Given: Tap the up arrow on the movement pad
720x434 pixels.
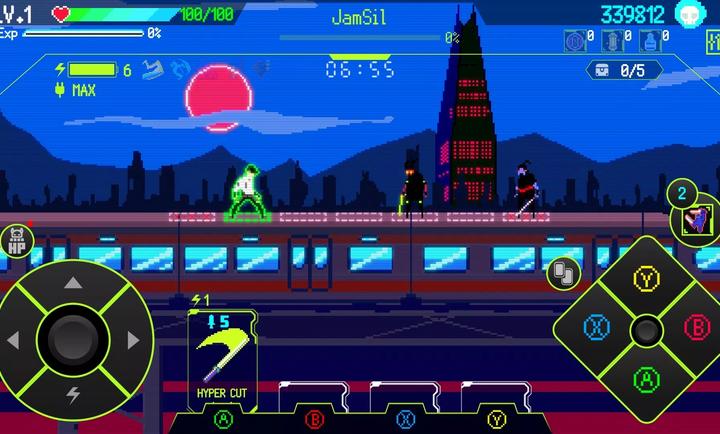Looking at the screenshot, I should click(x=72, y=284).
